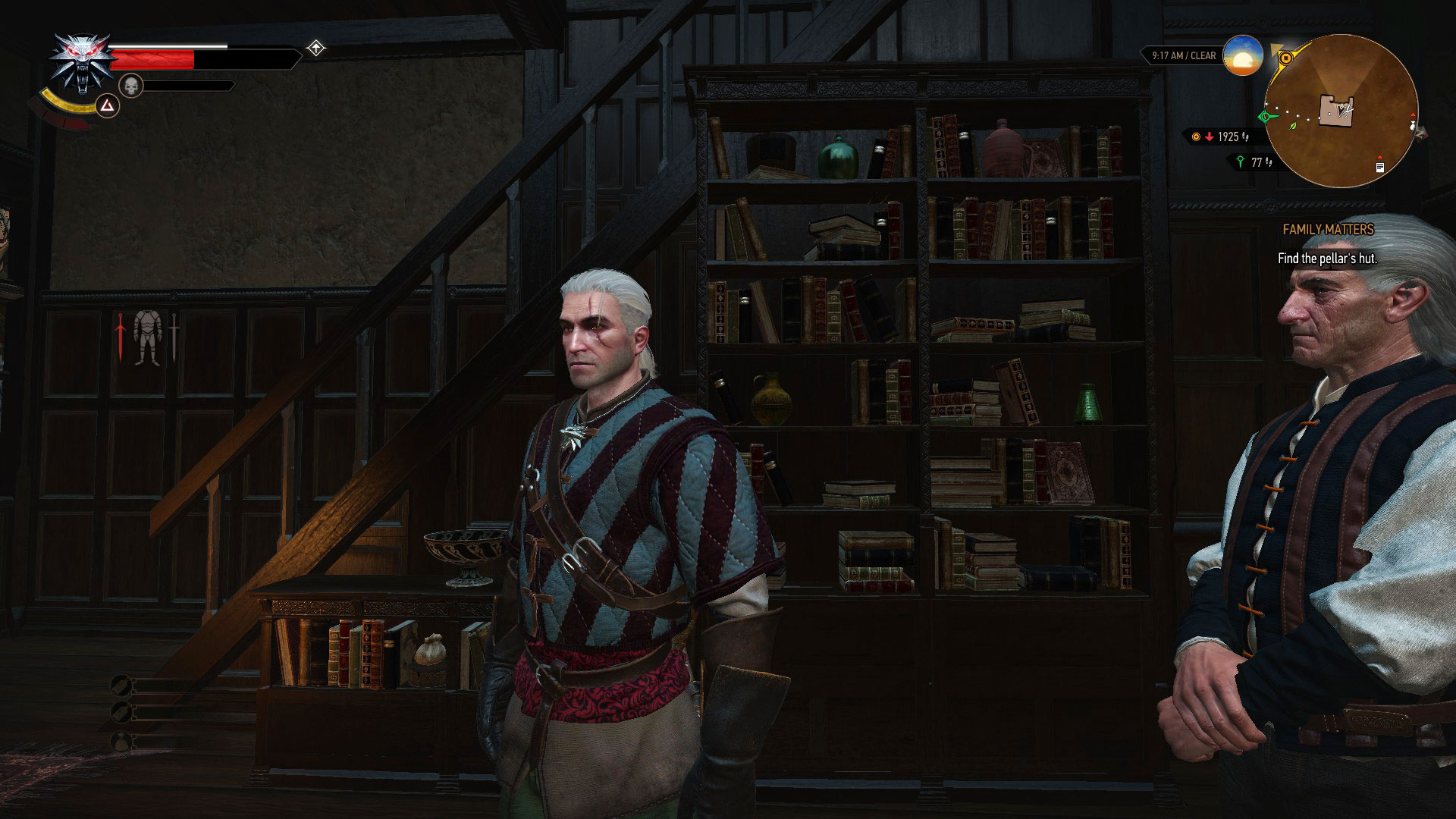Select the green waypoint marker on minimap
The image size is (1456, 819).
[x=1264, y=117]
